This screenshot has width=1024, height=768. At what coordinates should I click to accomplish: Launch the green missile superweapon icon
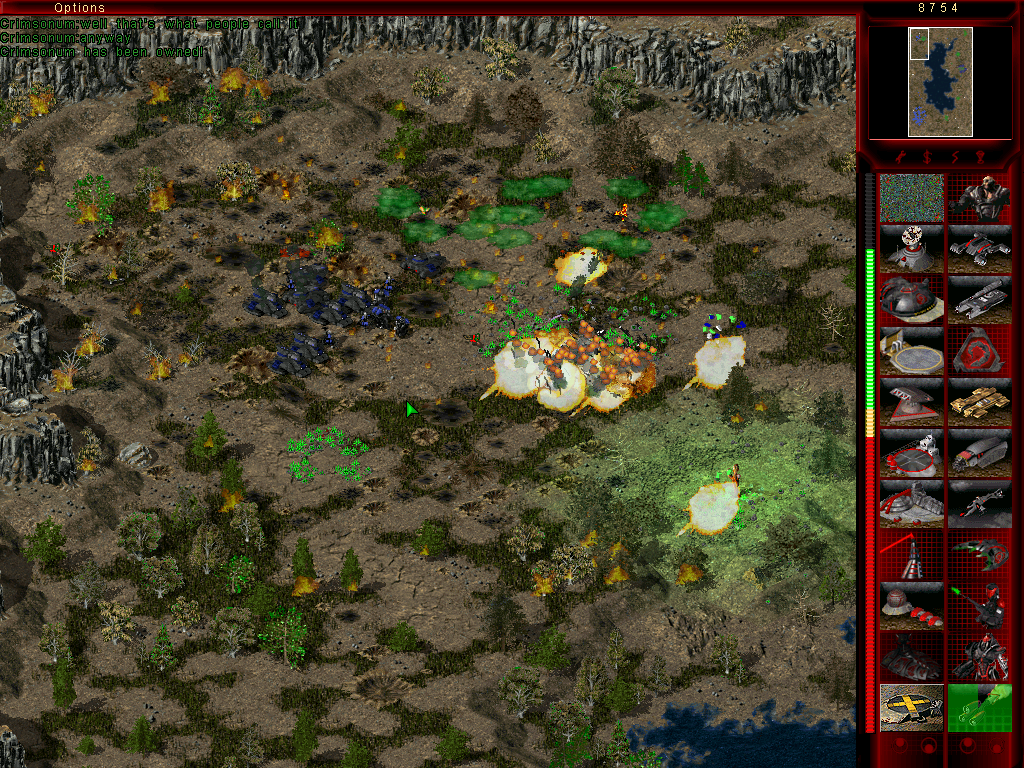980,707
